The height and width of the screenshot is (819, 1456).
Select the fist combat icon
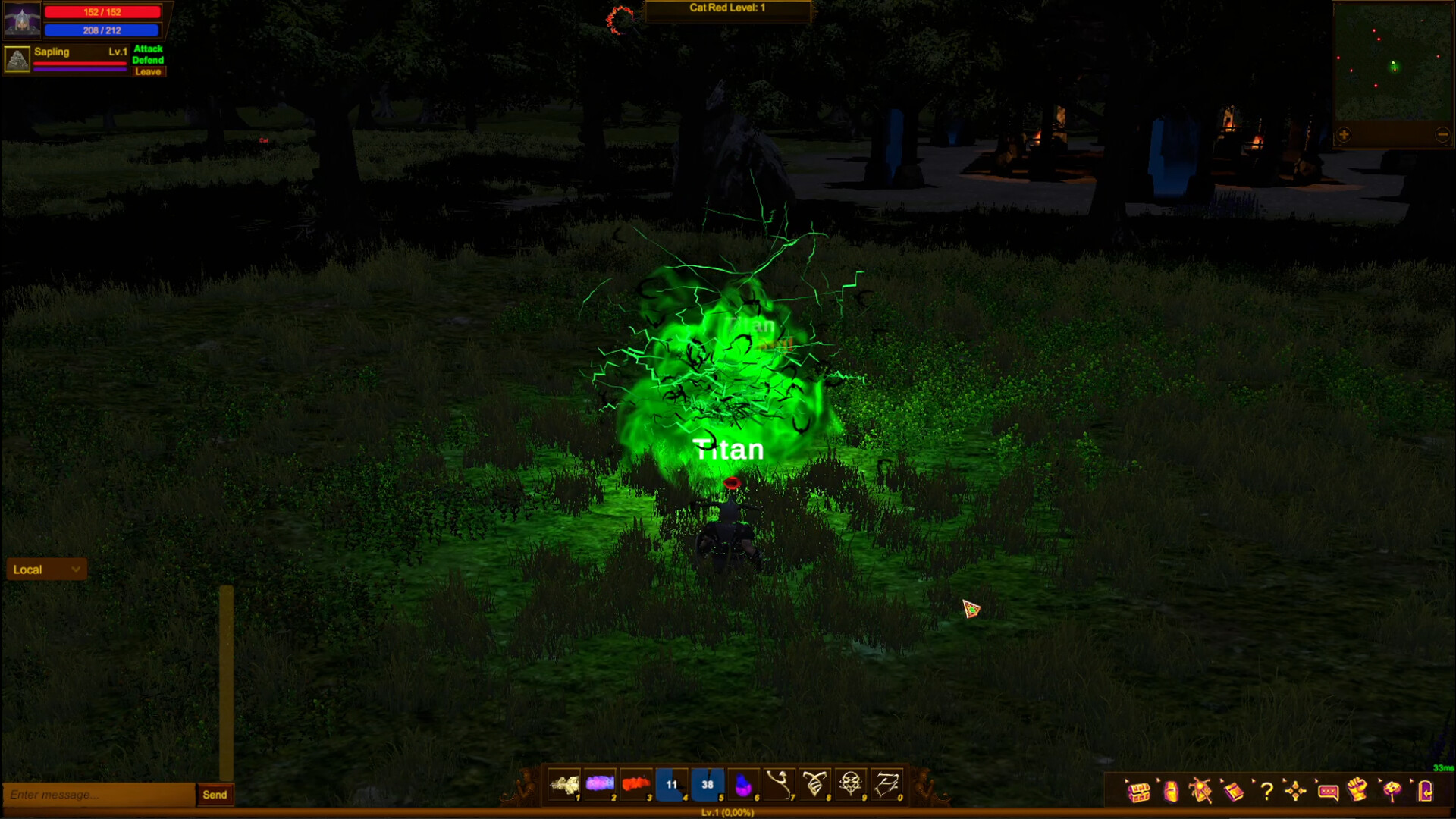[1360, 792]
